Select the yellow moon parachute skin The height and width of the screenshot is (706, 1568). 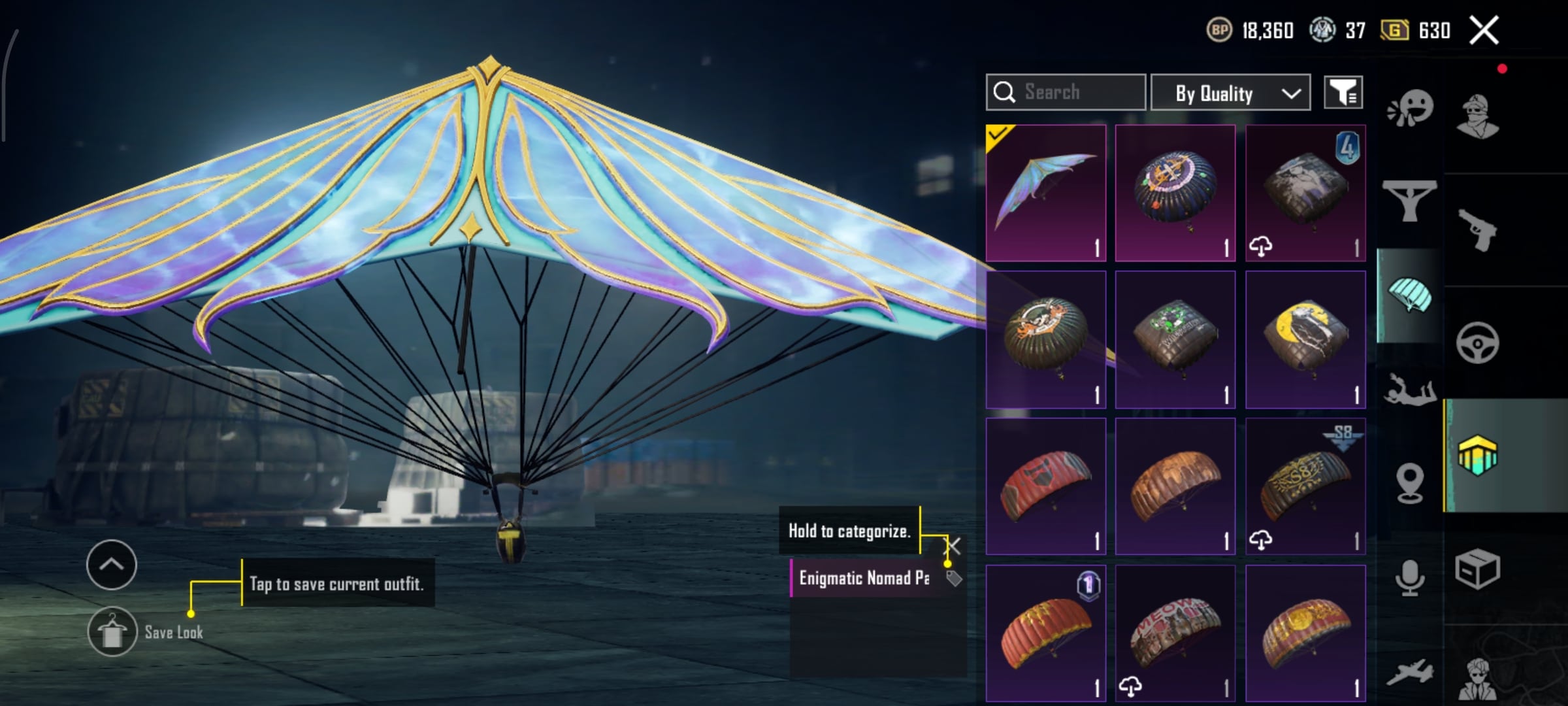point(1305,340)
